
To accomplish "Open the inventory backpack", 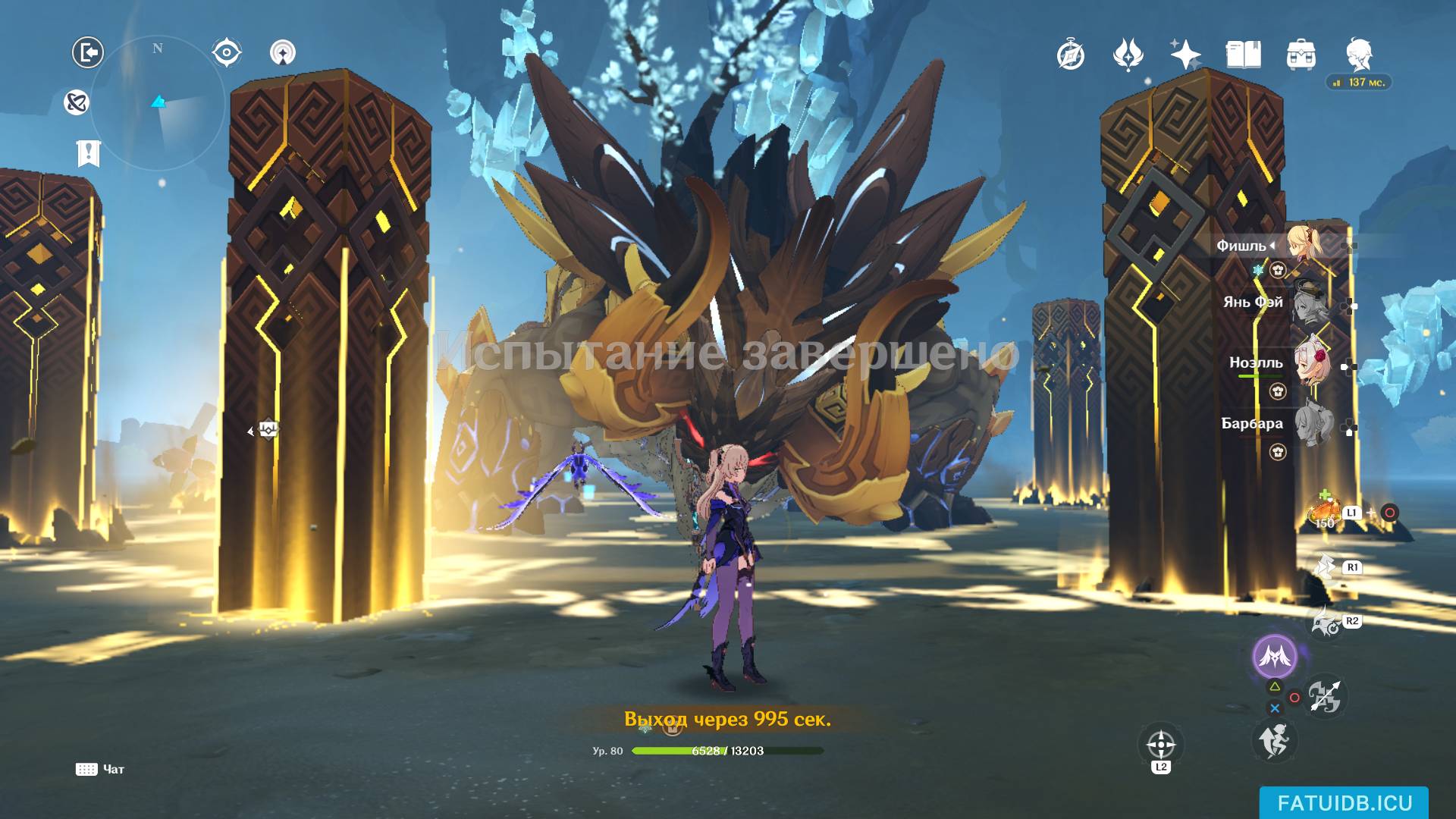I will (1301, 55).
